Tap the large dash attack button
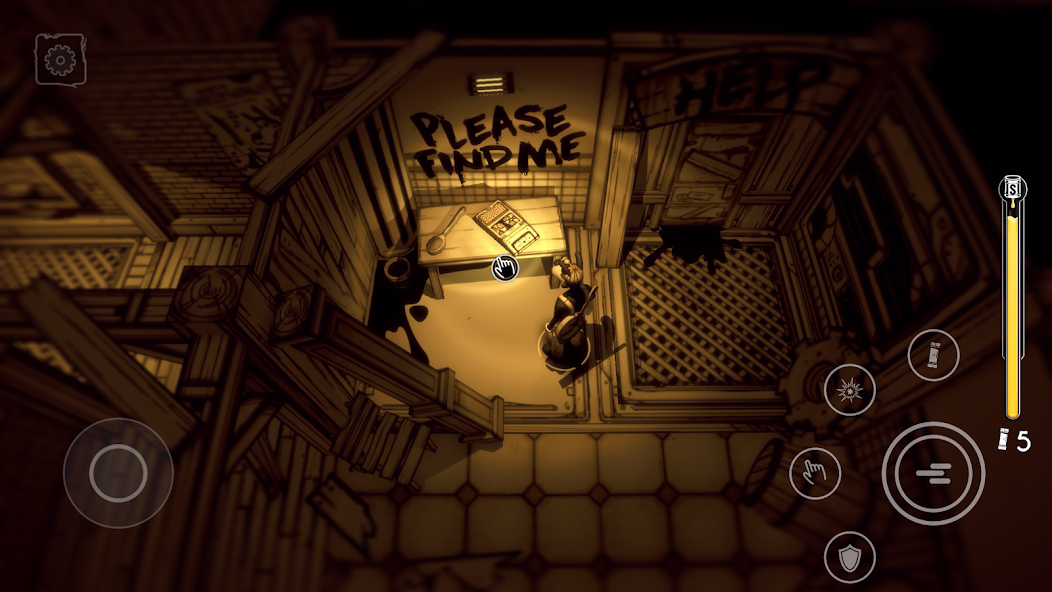1052x592 pixels. pos(933,473)
